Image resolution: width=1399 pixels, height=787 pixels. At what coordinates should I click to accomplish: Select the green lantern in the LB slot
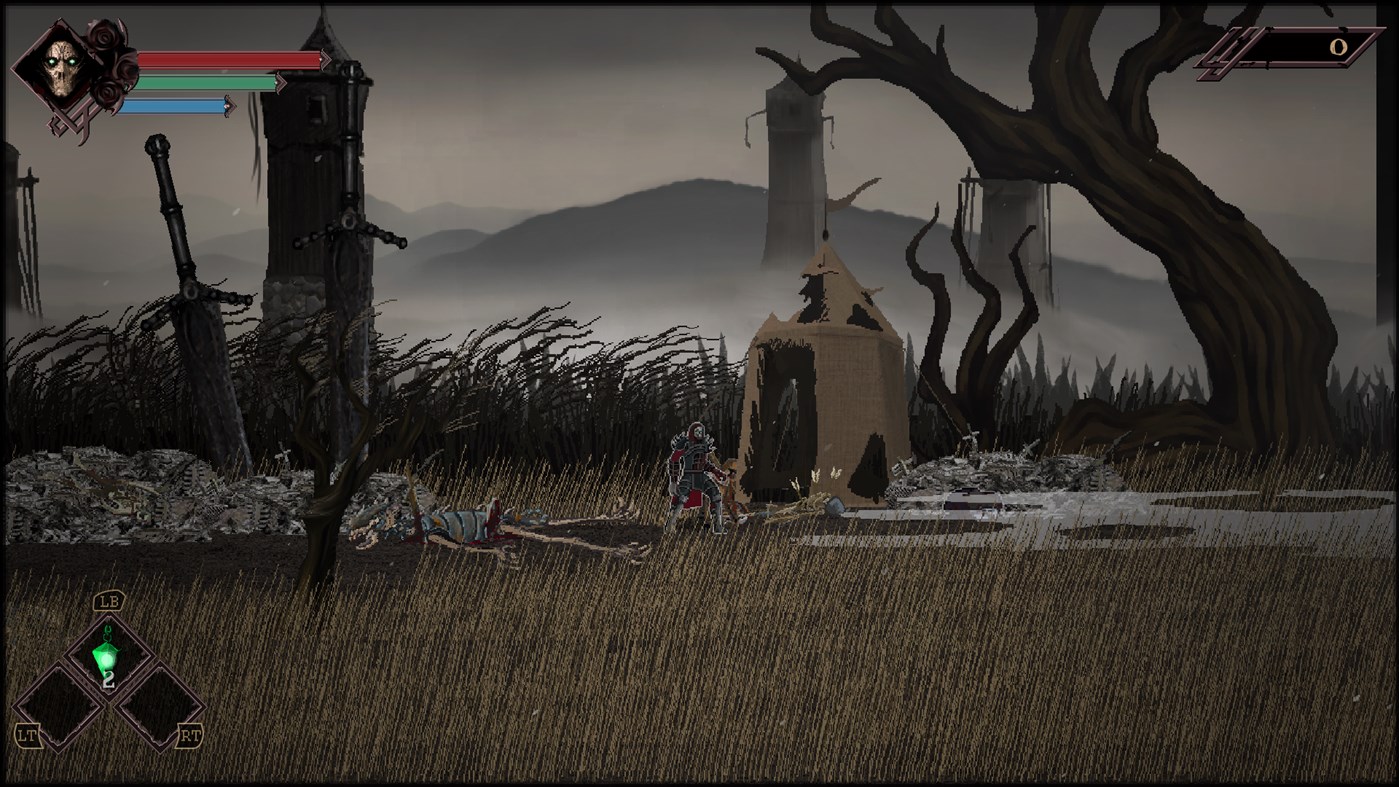tap(107, 656)
